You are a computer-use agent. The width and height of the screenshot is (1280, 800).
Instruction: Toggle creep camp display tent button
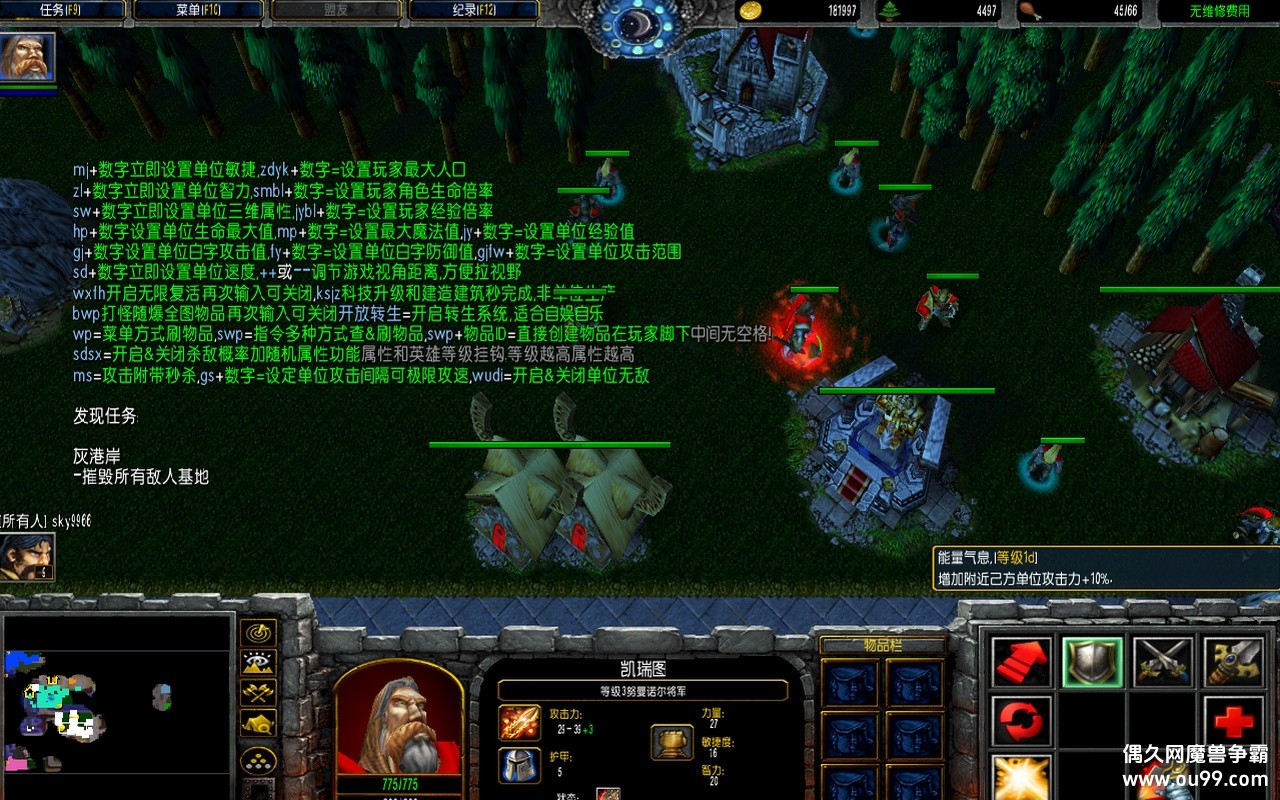259,722
